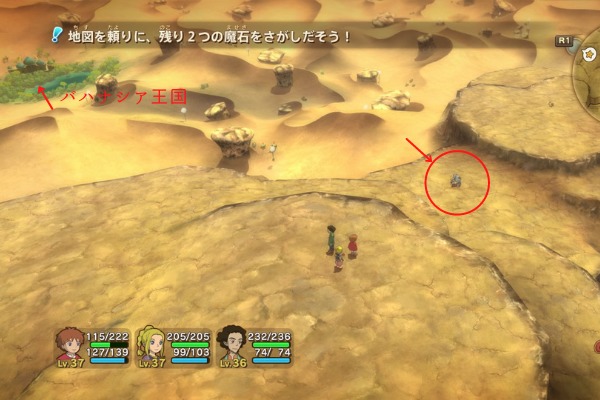
Task: Choose the blonde party member portrait
Action: [x=151, y=343]
